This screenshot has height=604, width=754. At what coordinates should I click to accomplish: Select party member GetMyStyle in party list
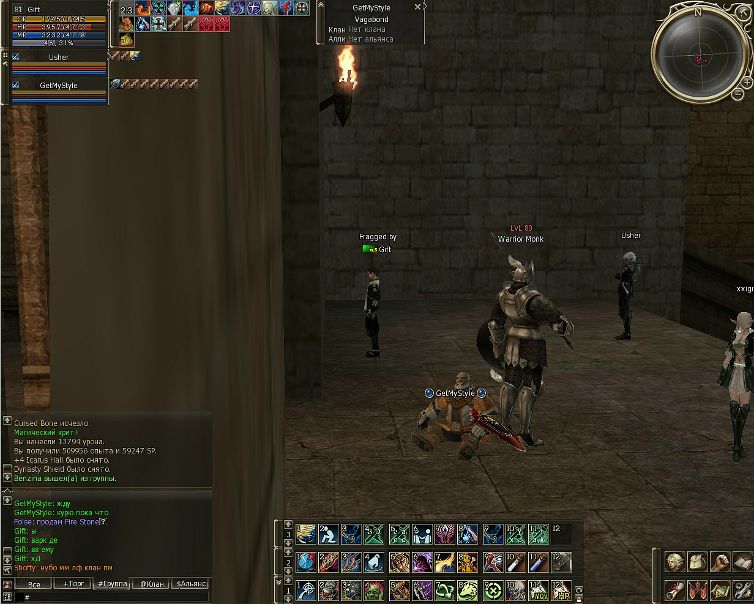58,86
